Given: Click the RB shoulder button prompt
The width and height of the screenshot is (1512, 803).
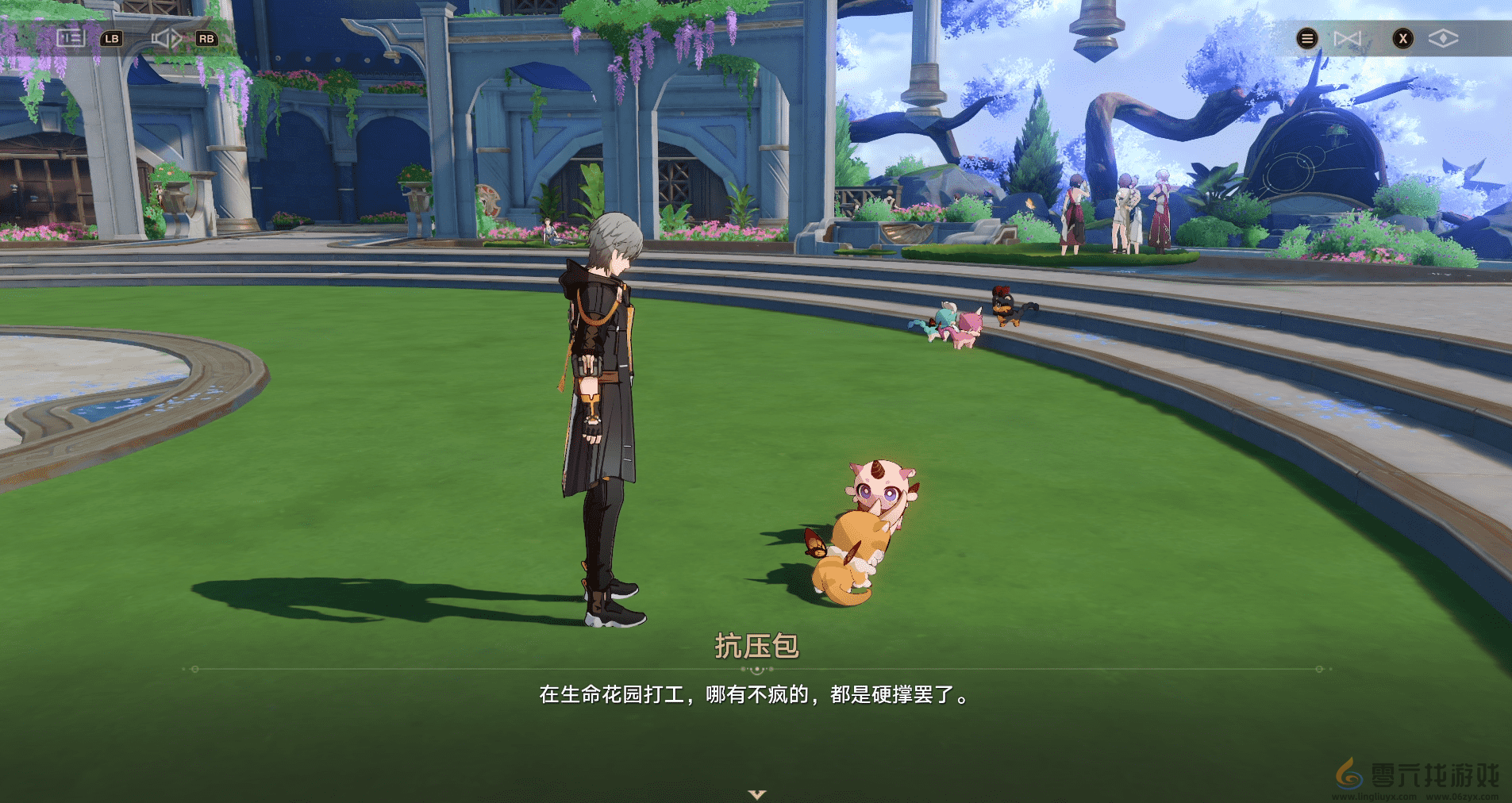Looking at the screenshot, I should click(206, 38).
